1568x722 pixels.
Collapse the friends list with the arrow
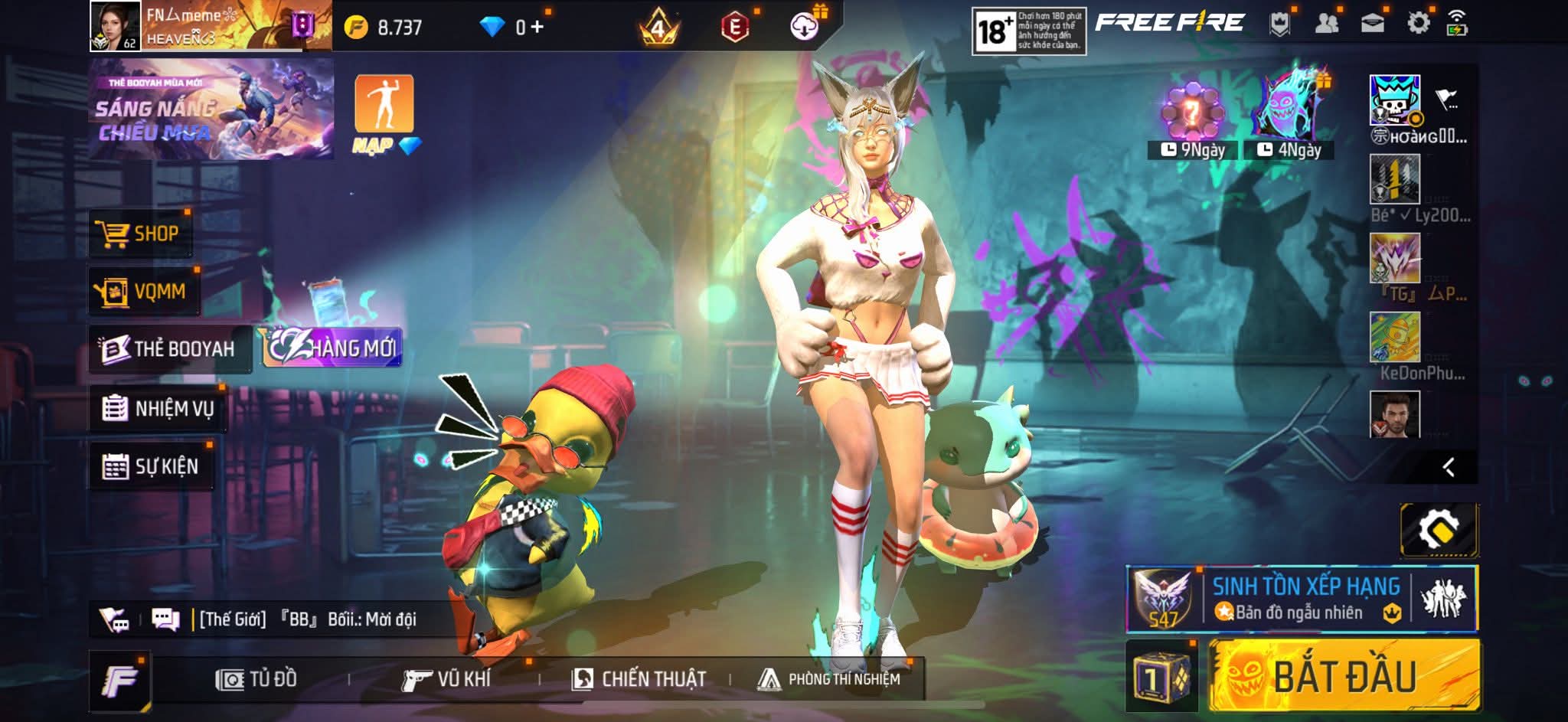pos(1448,467)
